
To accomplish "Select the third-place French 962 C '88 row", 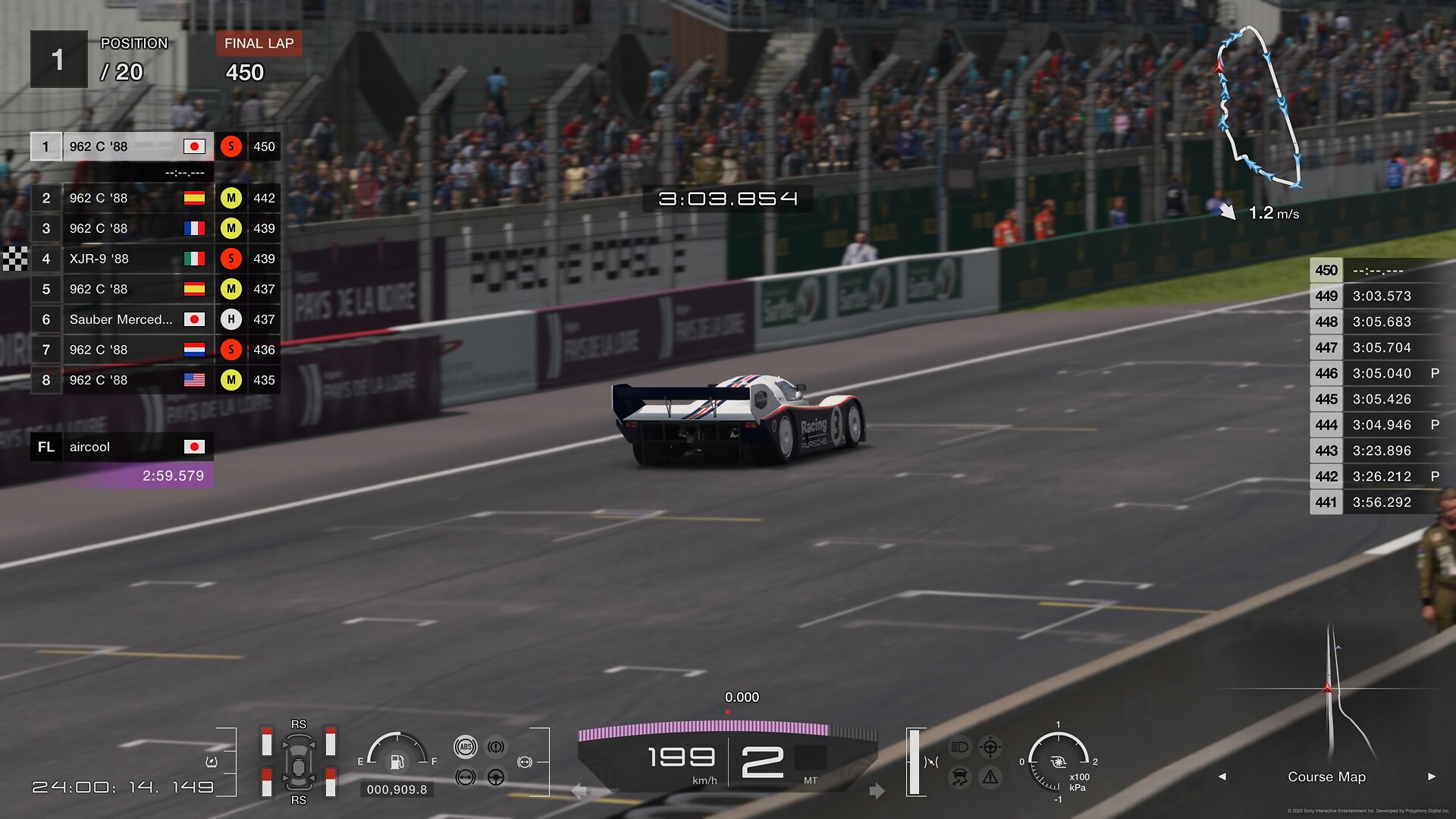I will (121, 228).
